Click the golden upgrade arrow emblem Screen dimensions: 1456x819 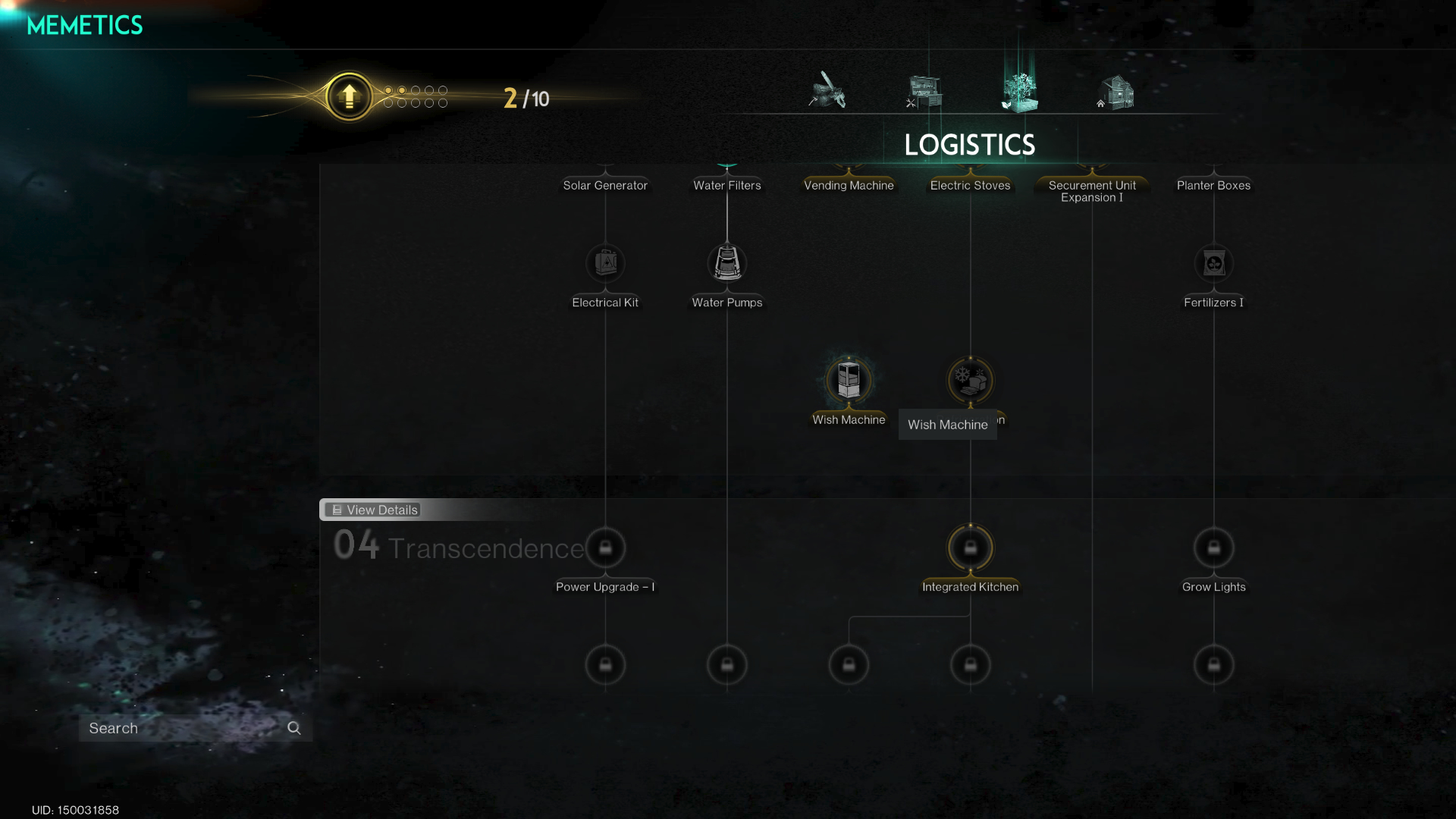pos(349,96)
